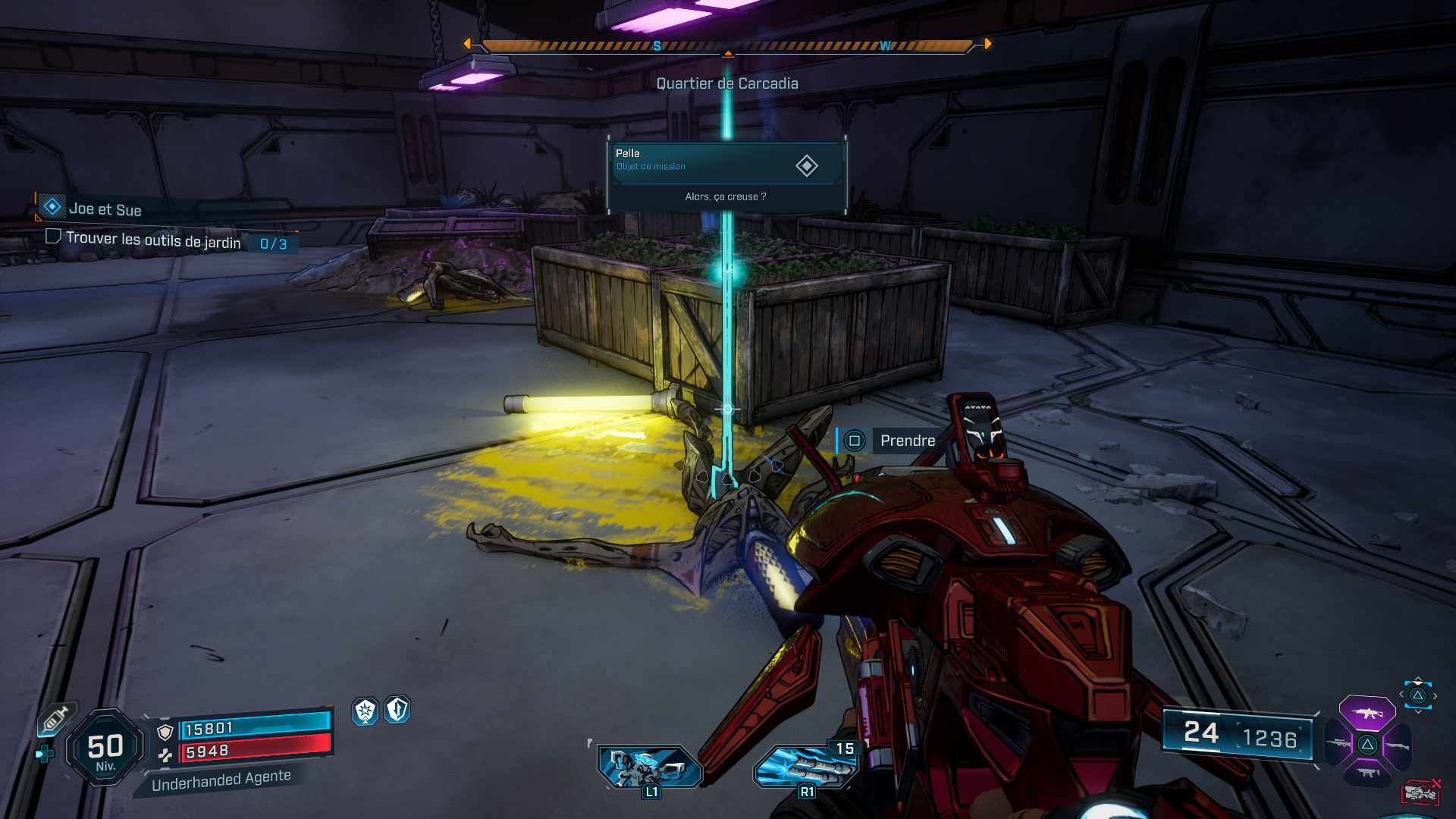Click the down chevron under the weapon swap prompt

(1418, 711)
